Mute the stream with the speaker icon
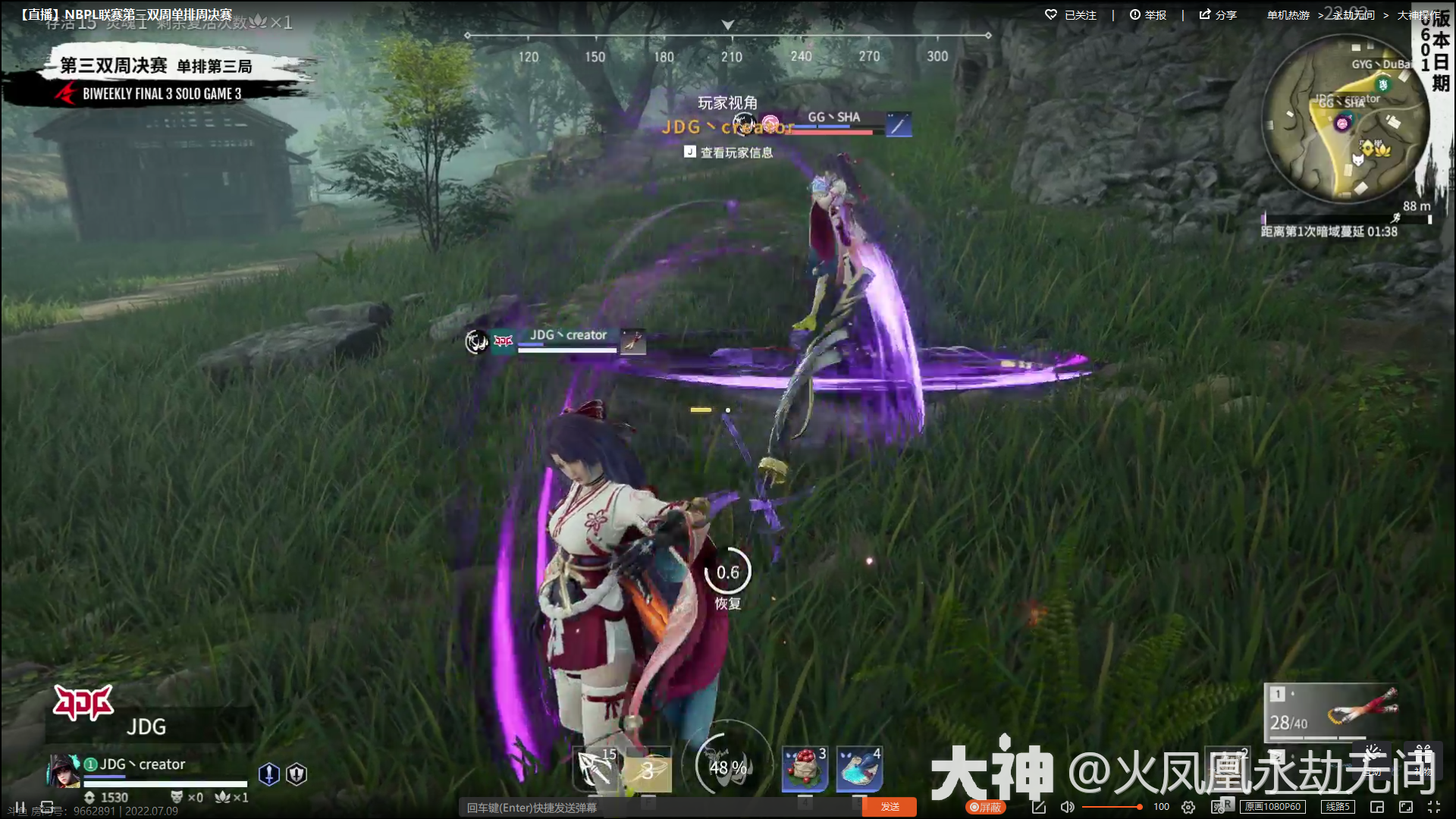This screenshot has height=819, width=1456. 1067,807
